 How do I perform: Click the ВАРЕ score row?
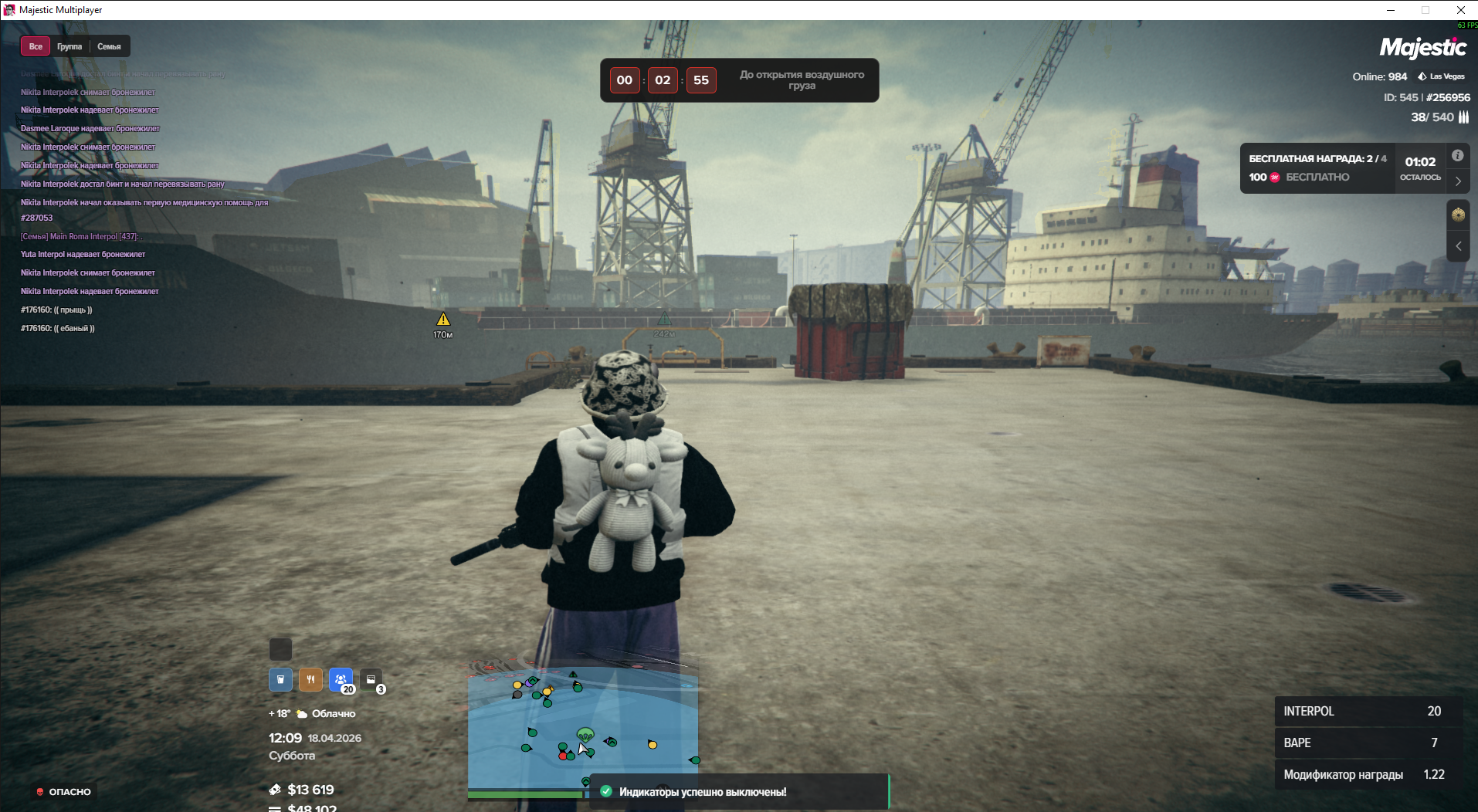[1368, 743]
